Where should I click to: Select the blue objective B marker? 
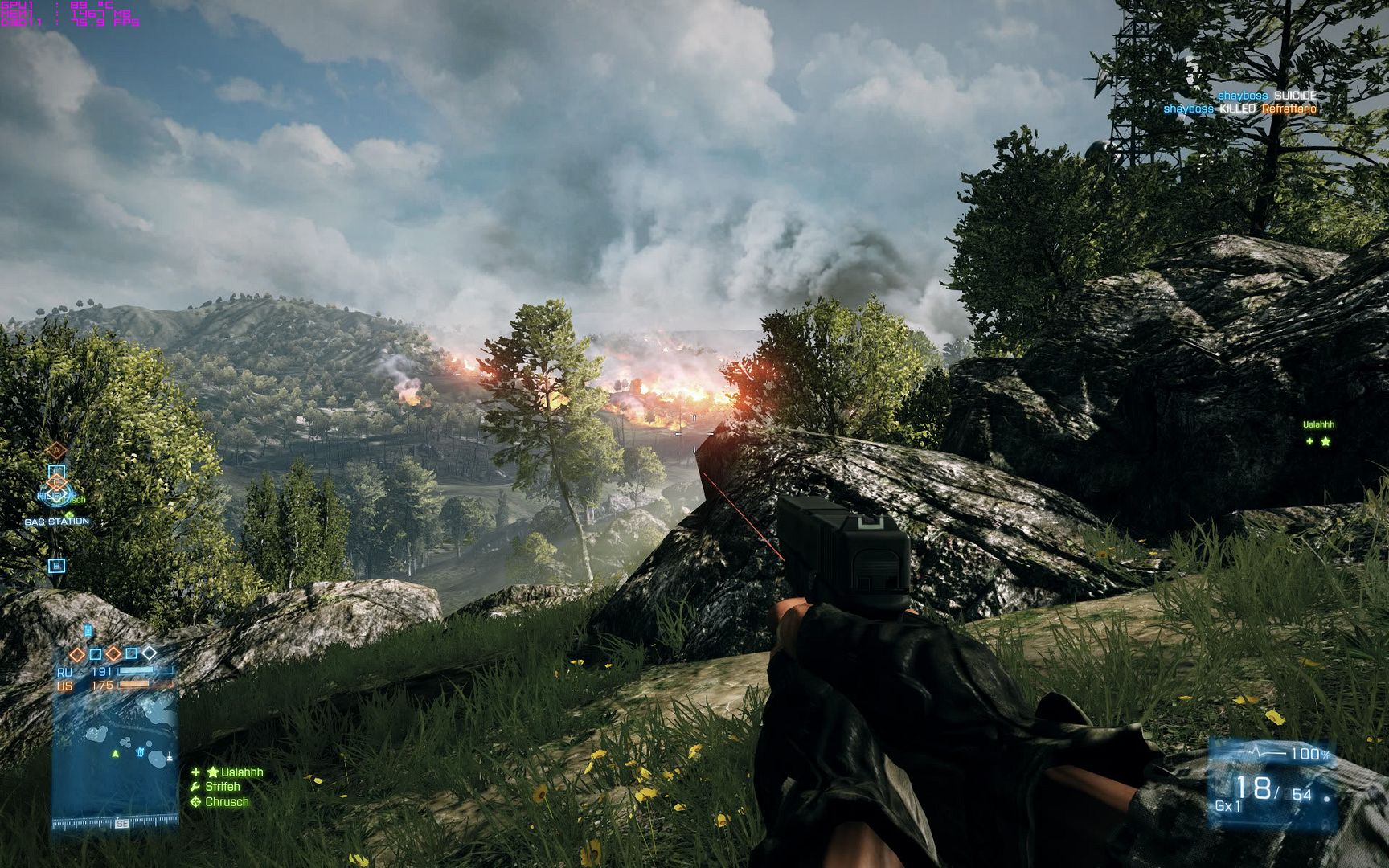[x=56, y=566]
